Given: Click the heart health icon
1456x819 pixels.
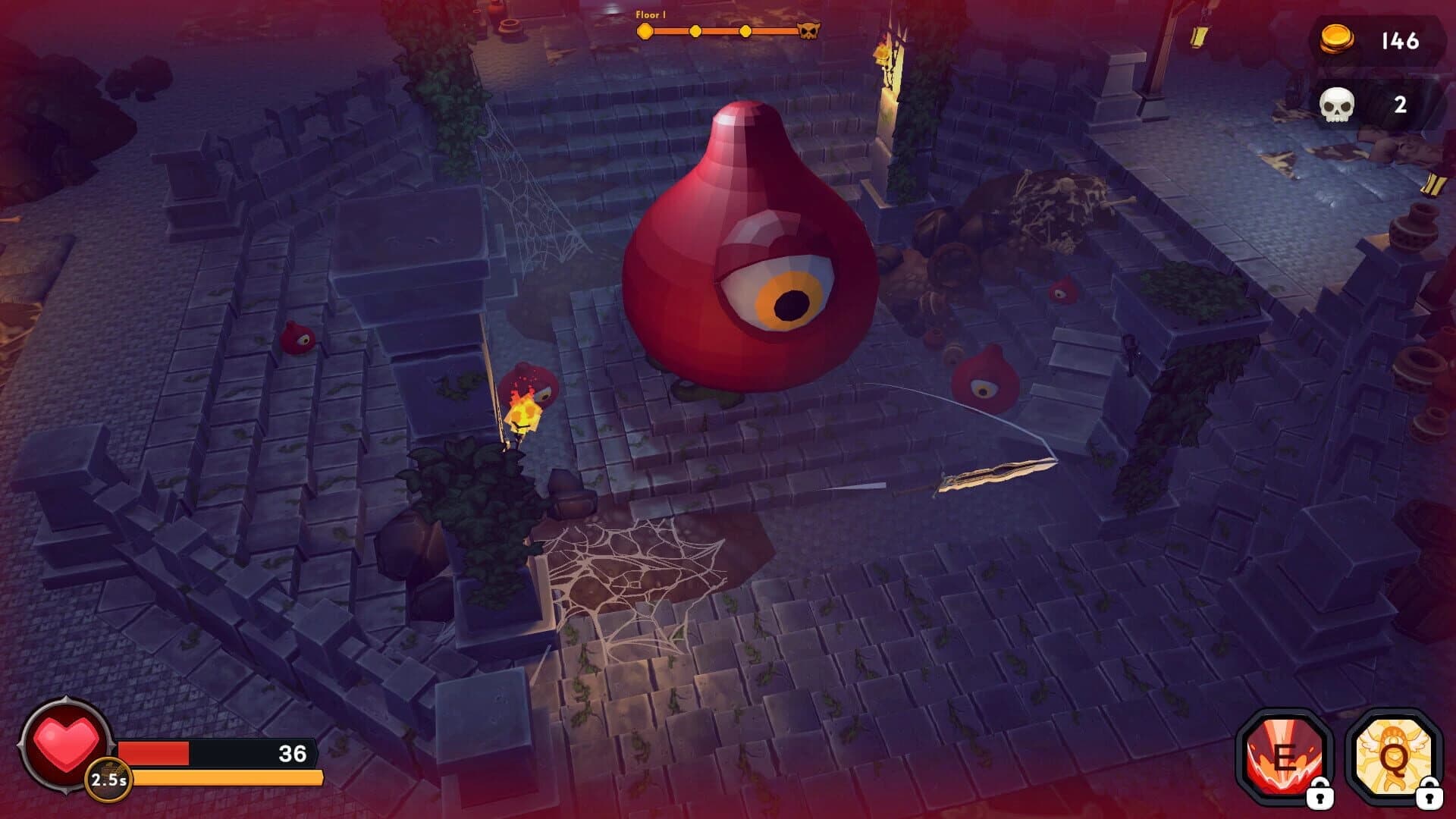Looking at the screenshot, I should (x=64, y=747).
